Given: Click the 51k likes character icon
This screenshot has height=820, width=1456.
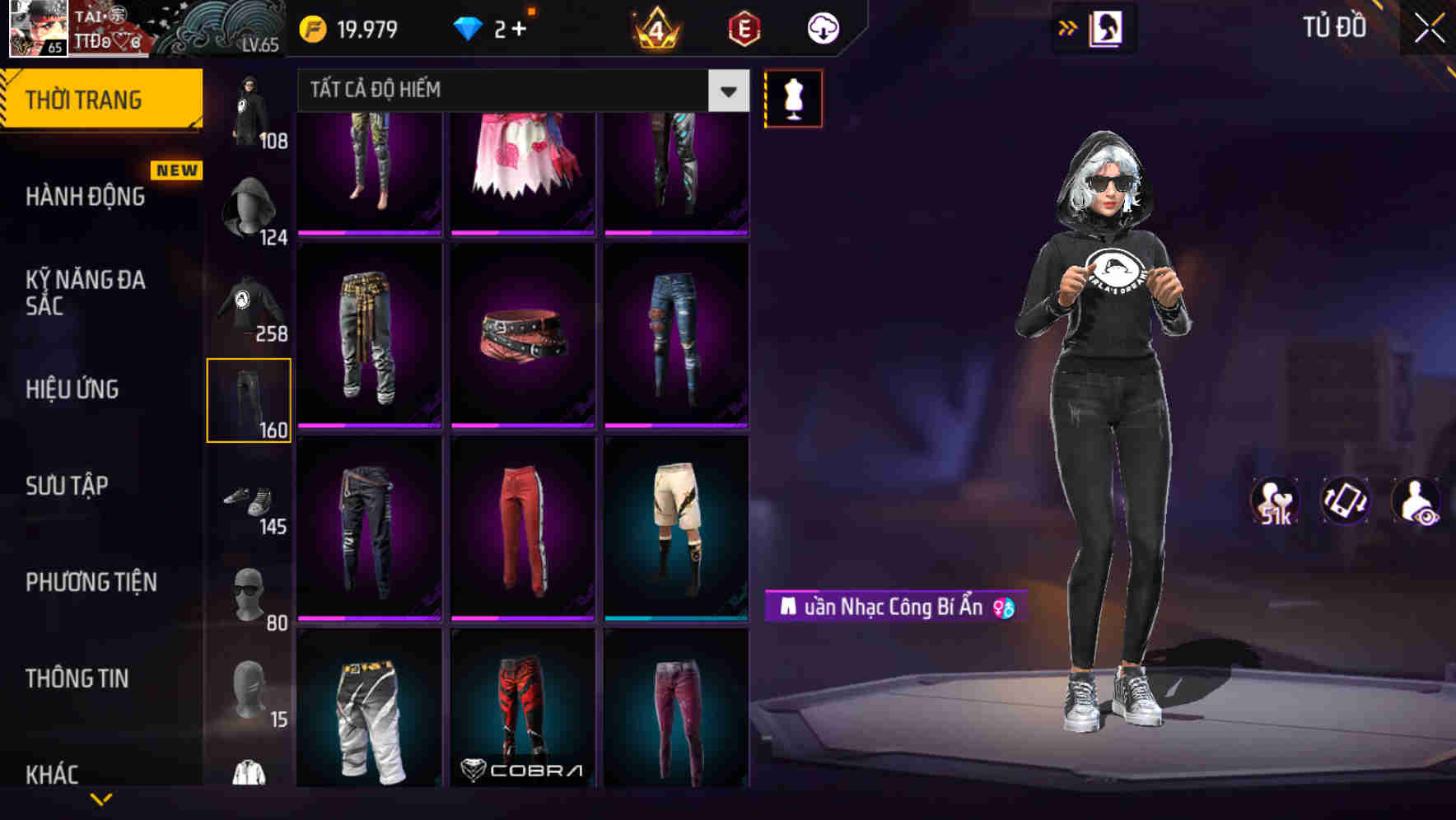Looking at the screenshot, I should [1275, 501].
